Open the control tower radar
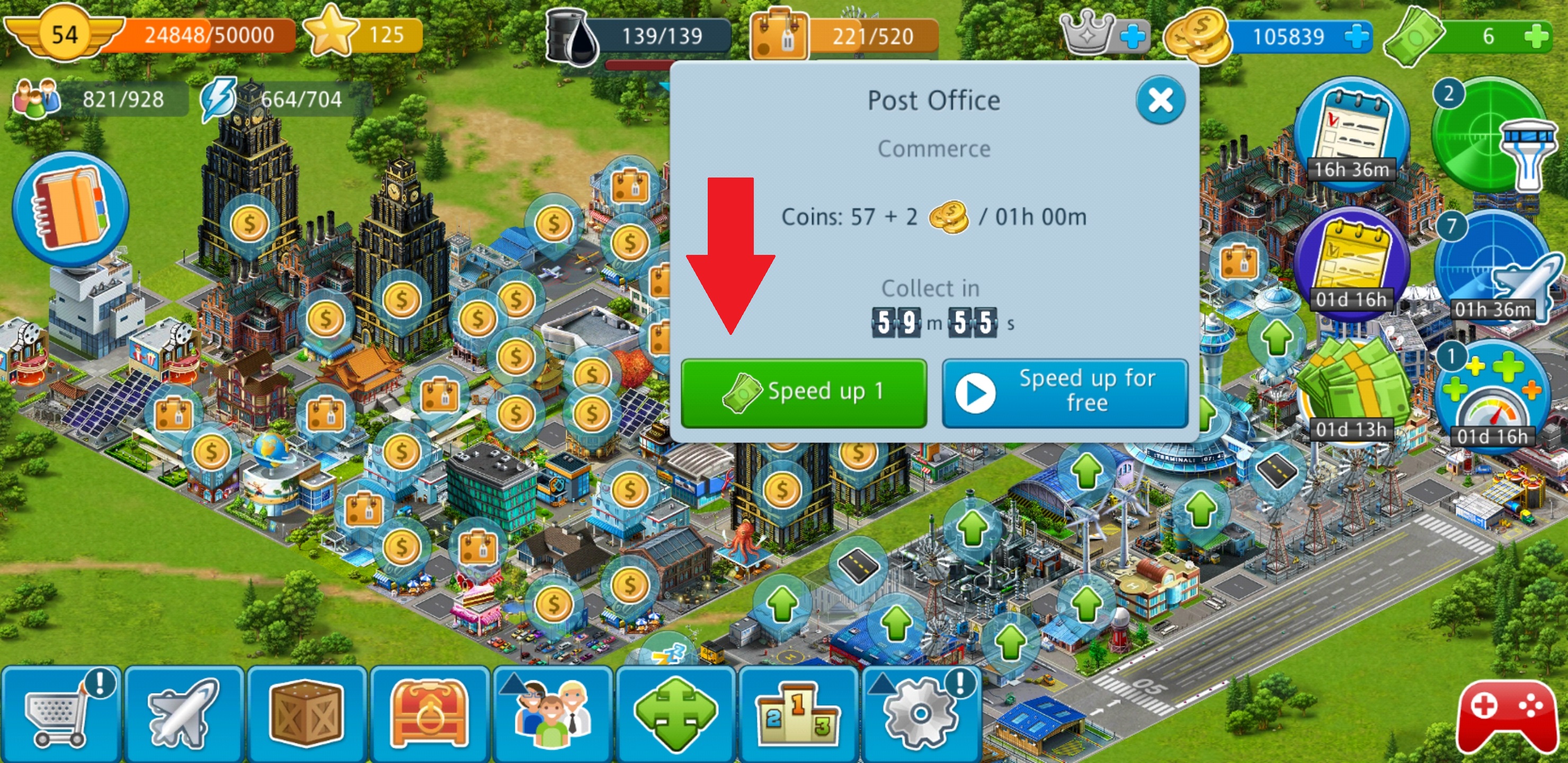Image resolution: width=1568 pixels, height=763 pixels. [1491, 137]
